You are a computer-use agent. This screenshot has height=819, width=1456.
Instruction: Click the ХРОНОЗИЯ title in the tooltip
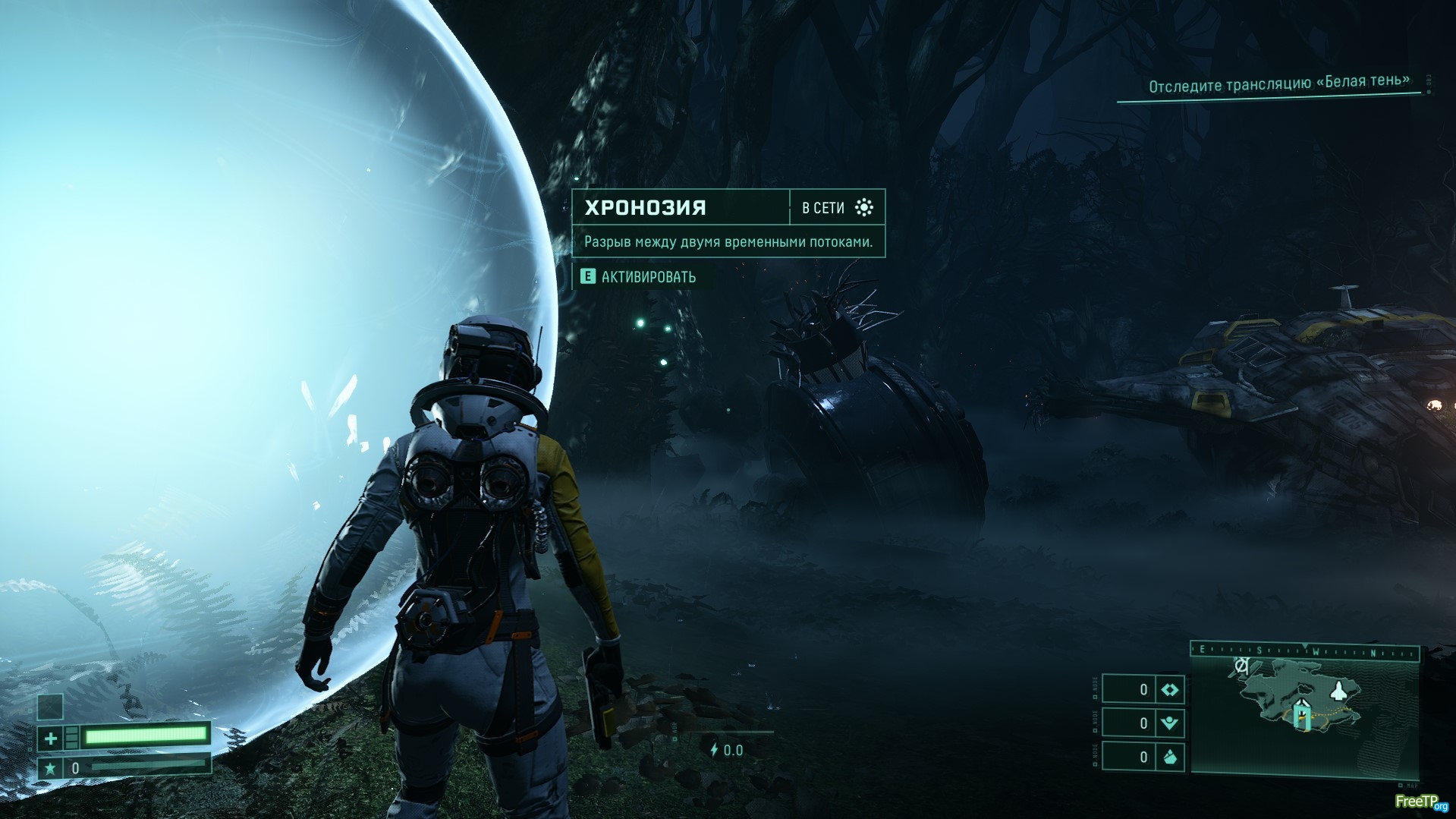pyautogui.click(x=646, y=207)
